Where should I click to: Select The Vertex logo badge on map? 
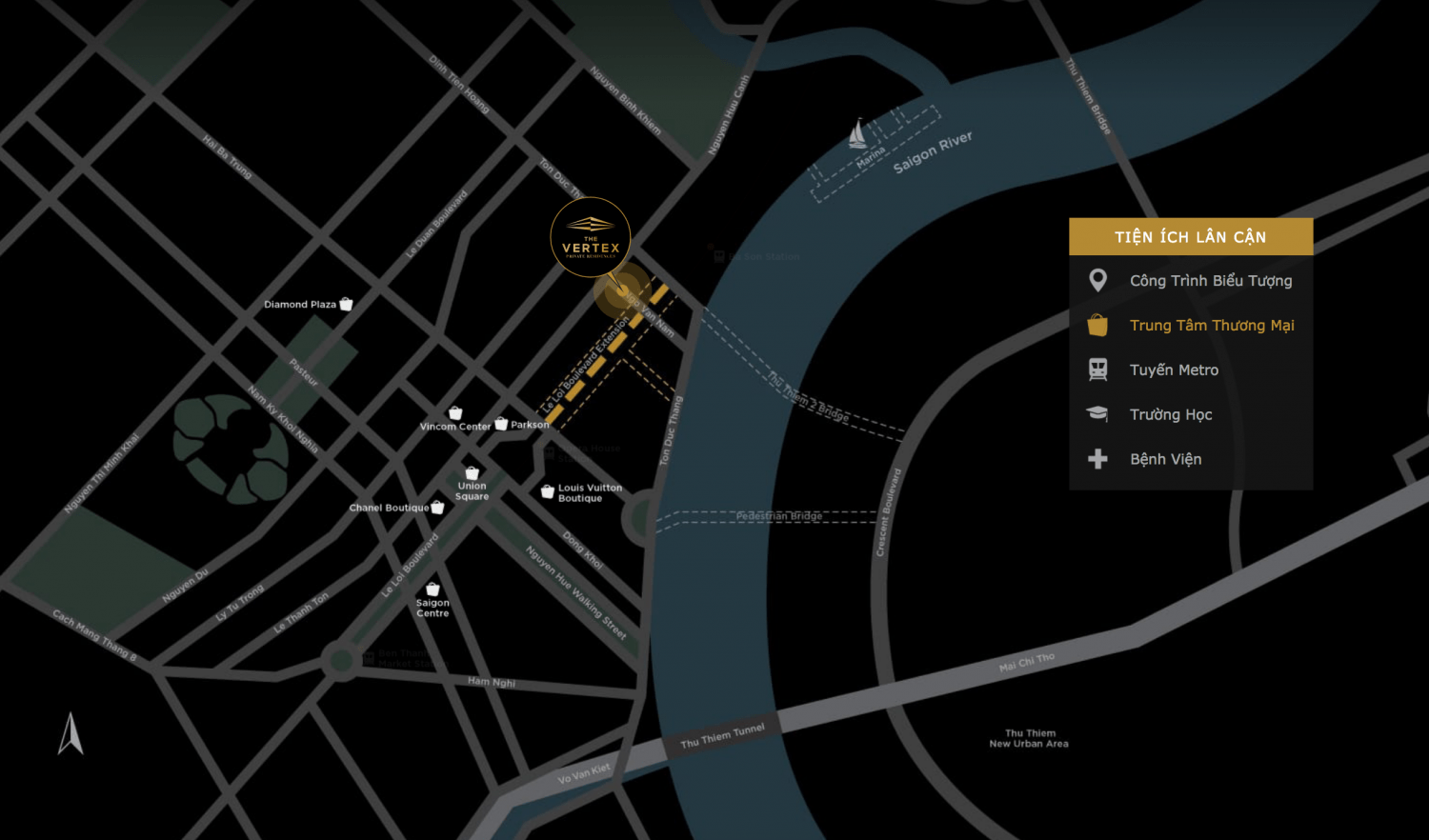point(591,237)
